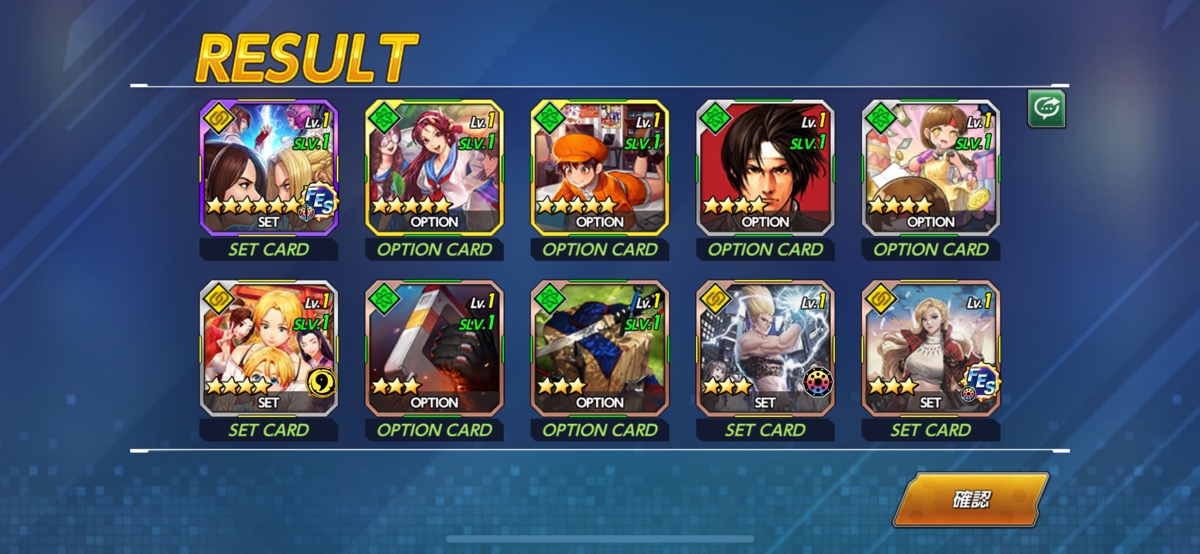Select the four-star group of girls set card
Image resolution: width=1200 pixels, height=554 pixels.
pos(269,347)
